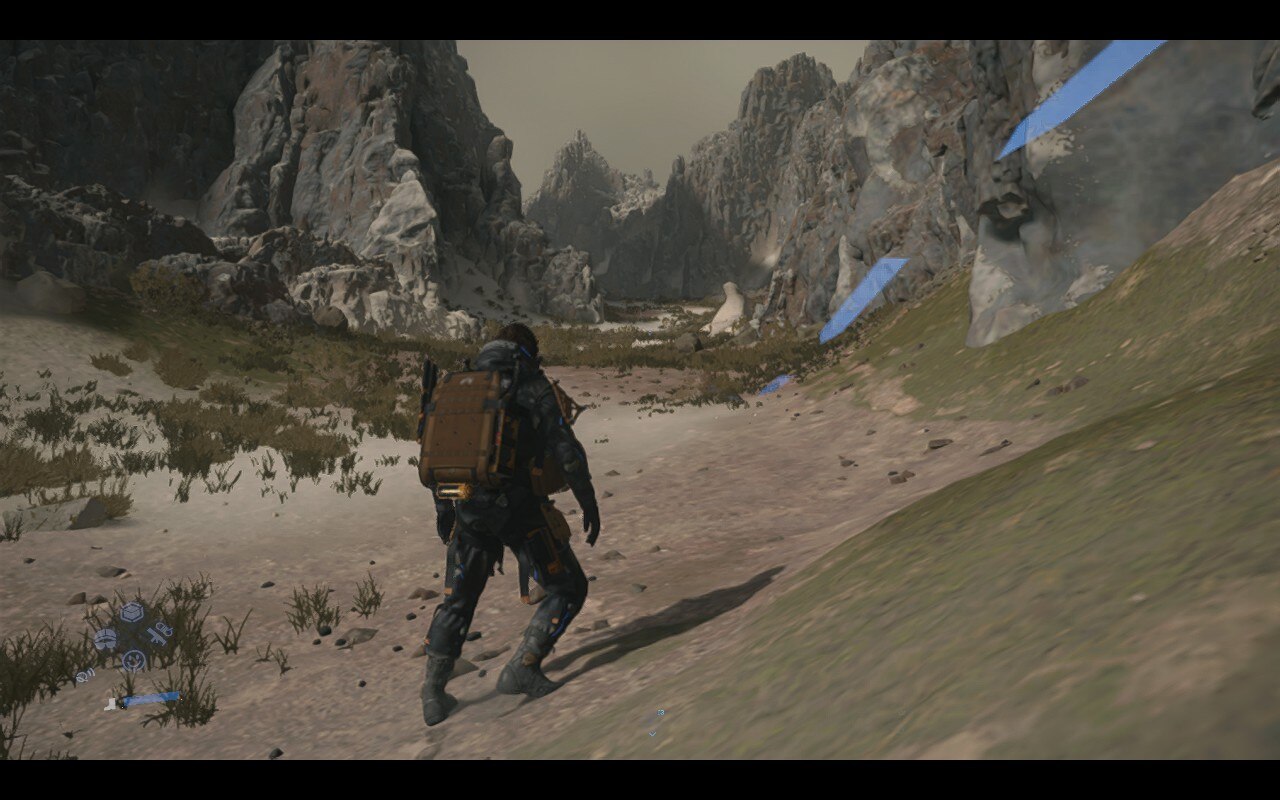This screenshot has width=1280, height=800.
Task: Click the small blue marker low on the hillside
Action: click(775, 385)
